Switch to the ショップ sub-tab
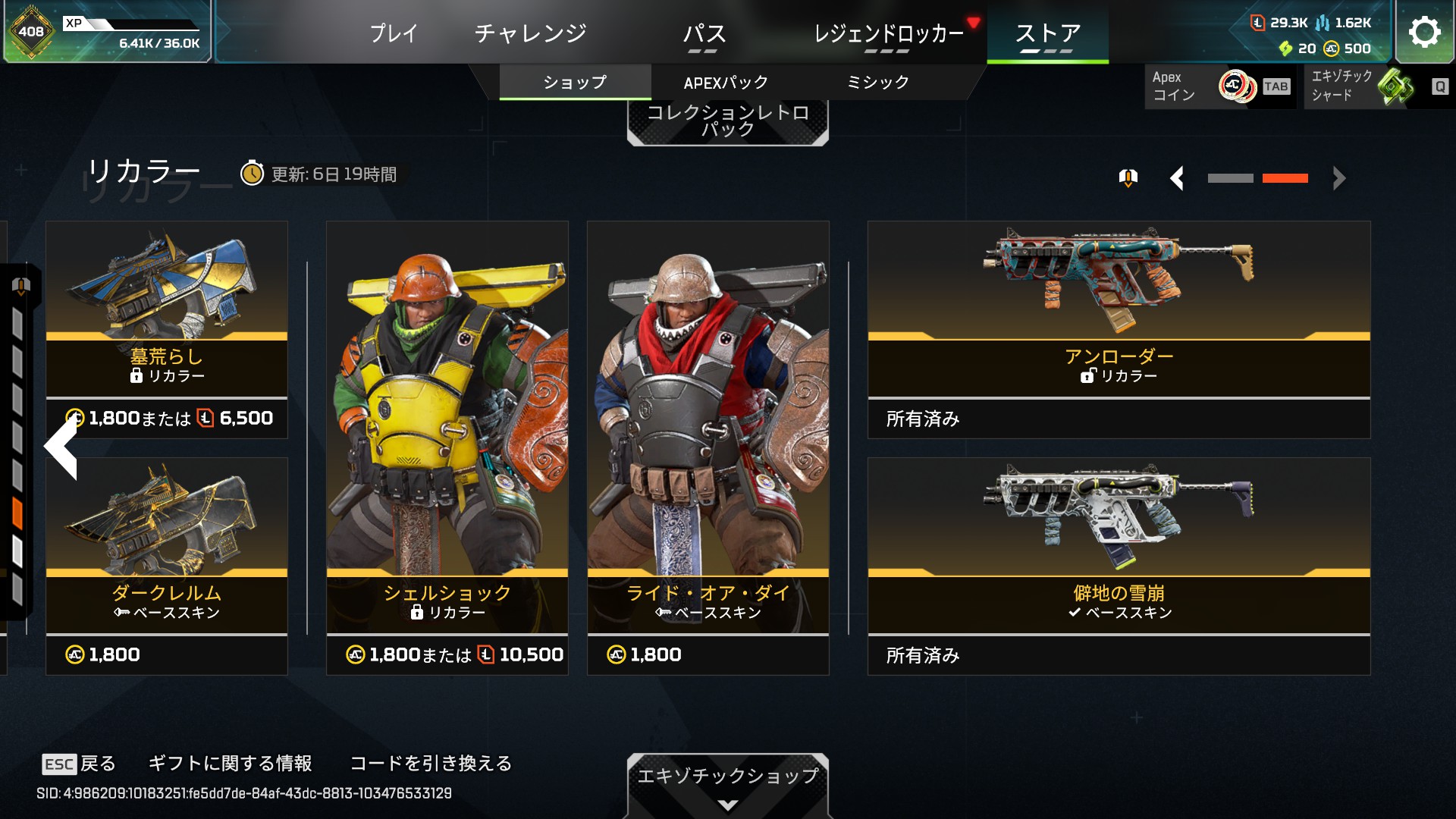The height and width of the screenshot is (819, 1456). coord(575,82)
